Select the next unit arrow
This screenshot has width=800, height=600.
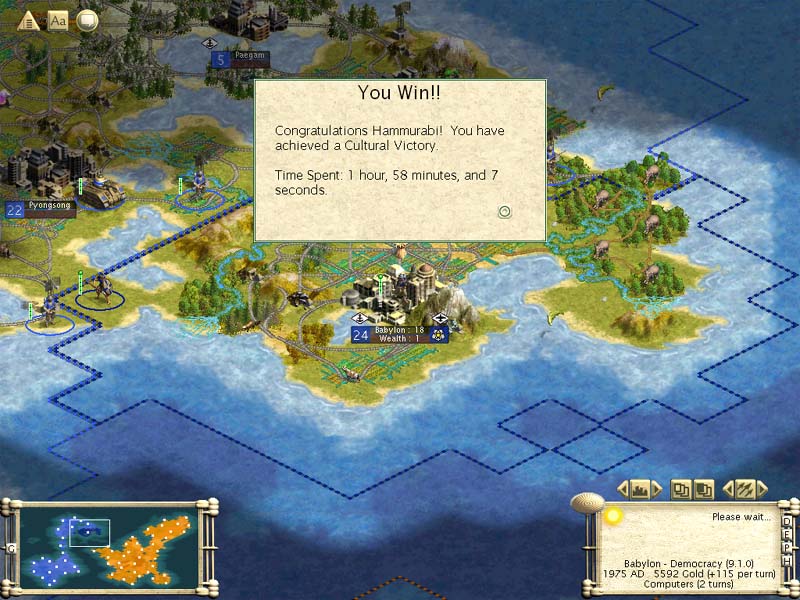(763, 489)
